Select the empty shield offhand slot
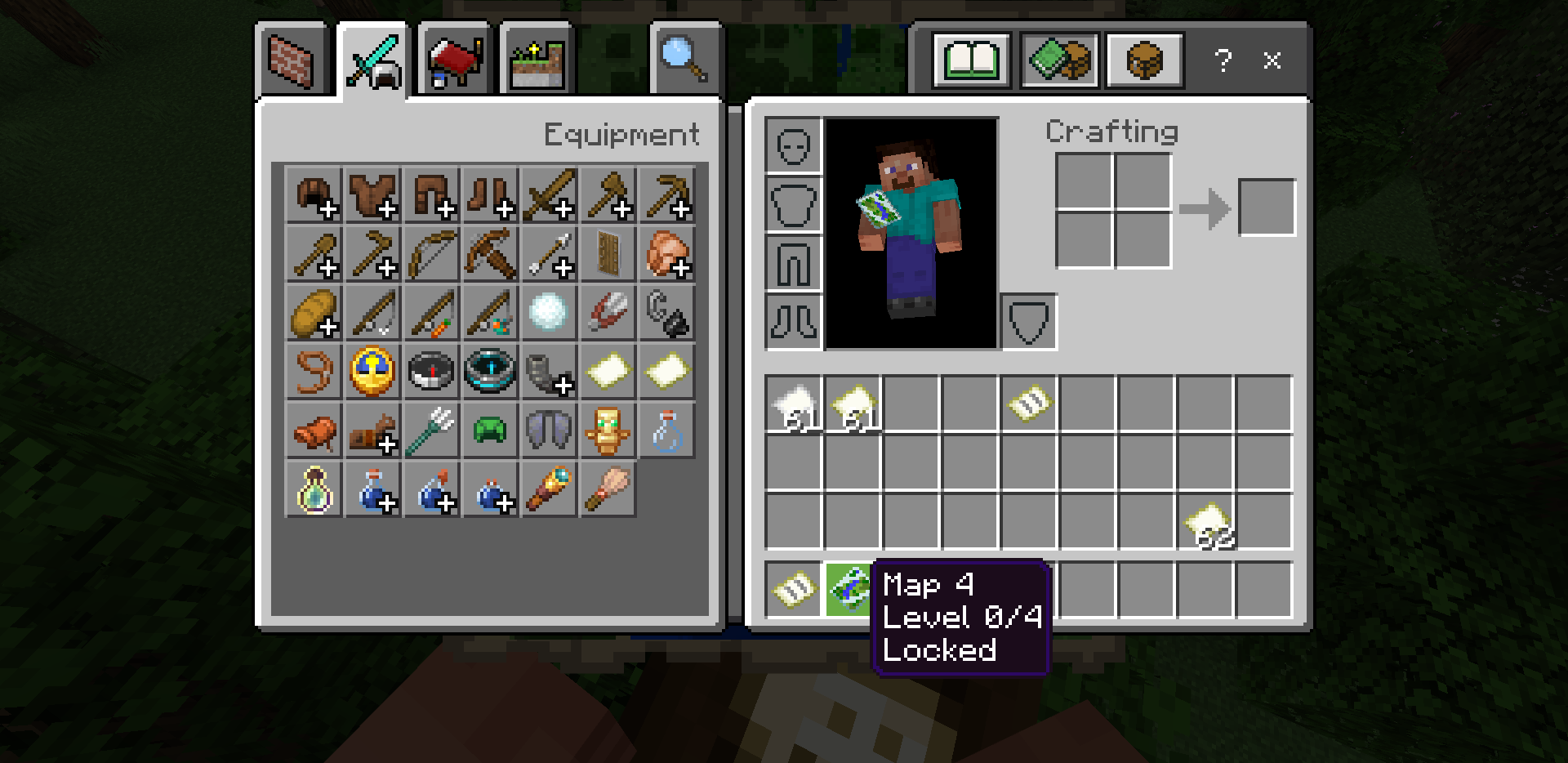Viewport: 1568px width, 763px height. 1028,322
